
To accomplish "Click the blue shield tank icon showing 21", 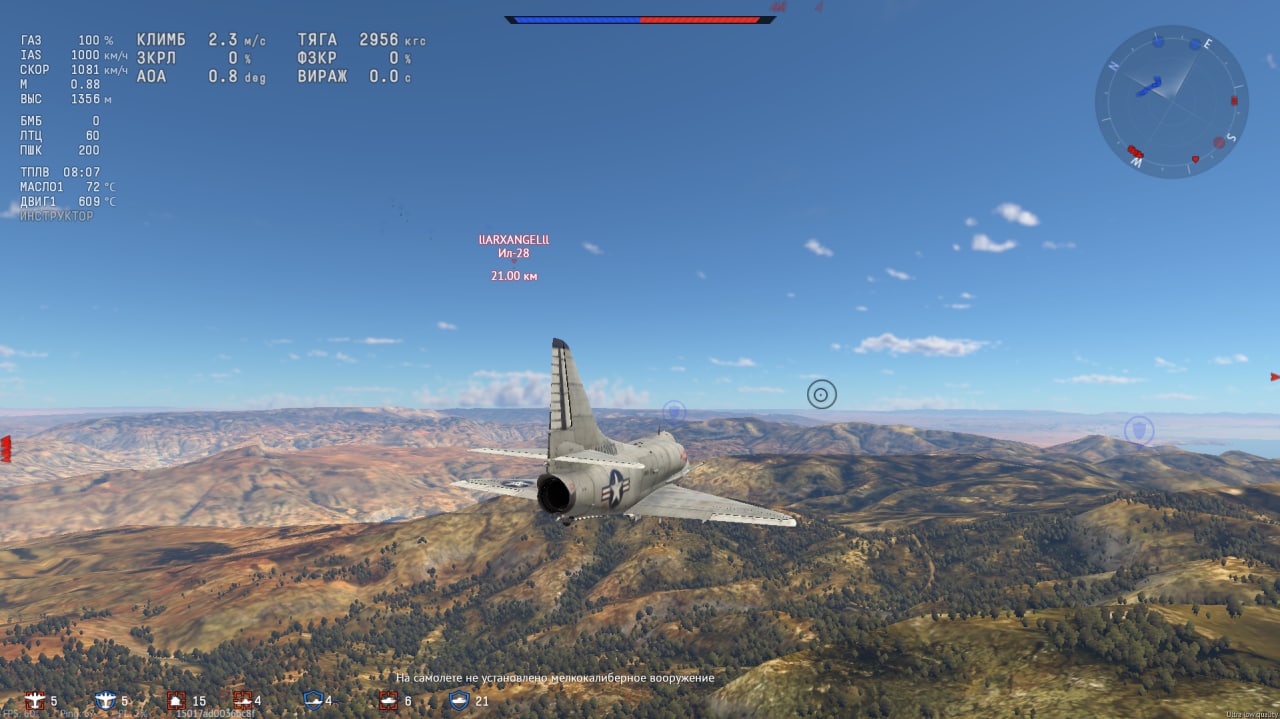I will pyautogui.click(x=459, y=700).
